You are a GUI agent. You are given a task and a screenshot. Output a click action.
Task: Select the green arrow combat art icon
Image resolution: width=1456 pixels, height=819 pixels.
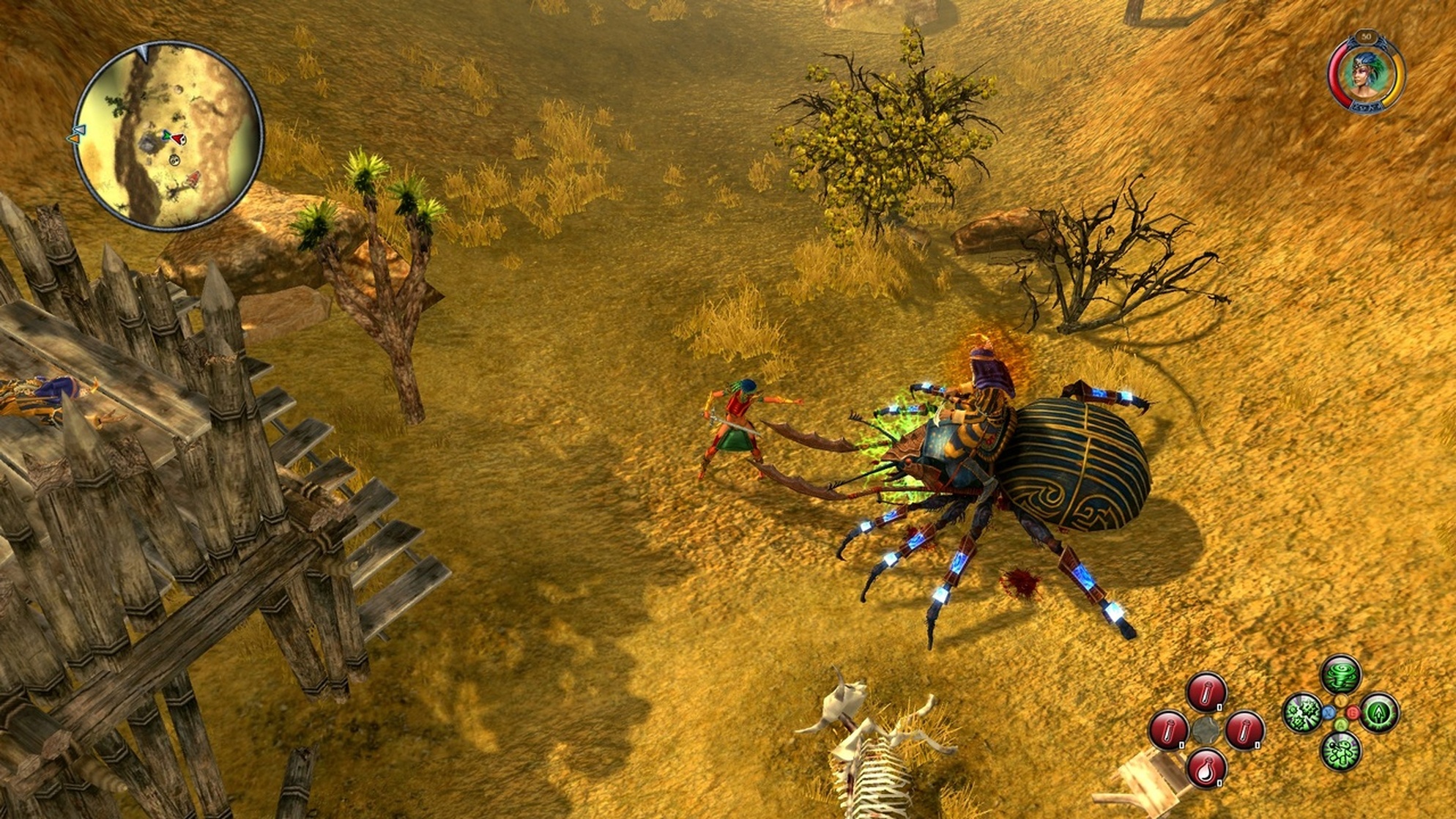tap(1379, 713)
